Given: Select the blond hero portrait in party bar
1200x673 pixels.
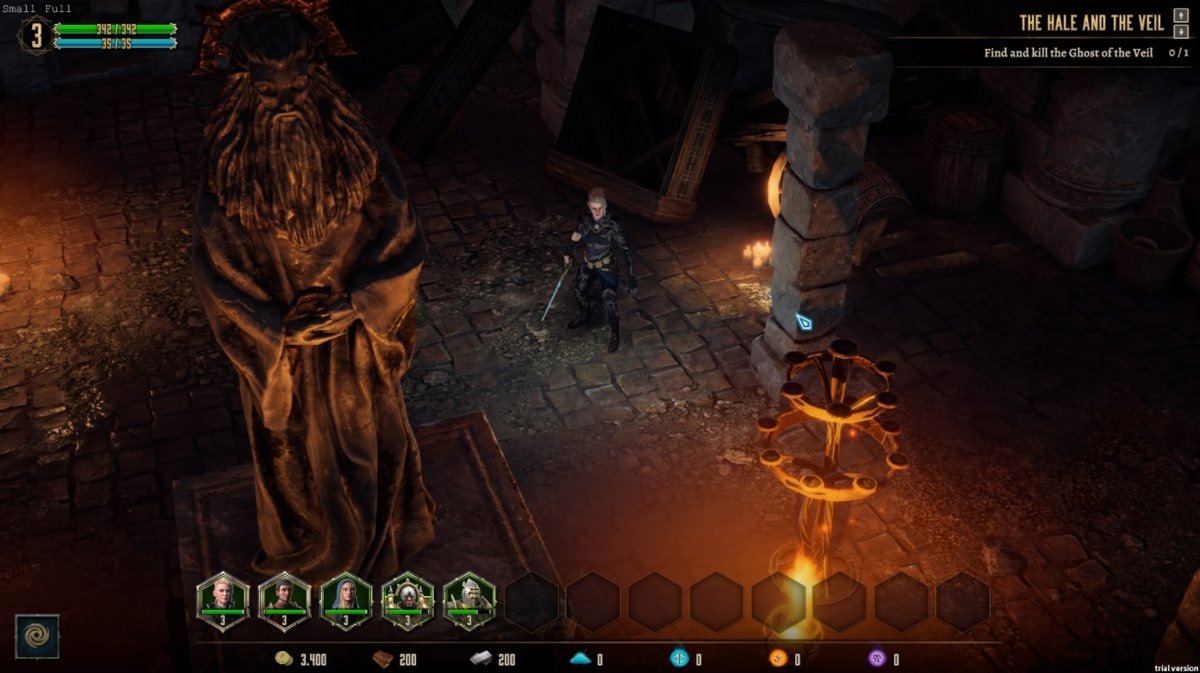Looking at the screenshot, I should point(222,598).
